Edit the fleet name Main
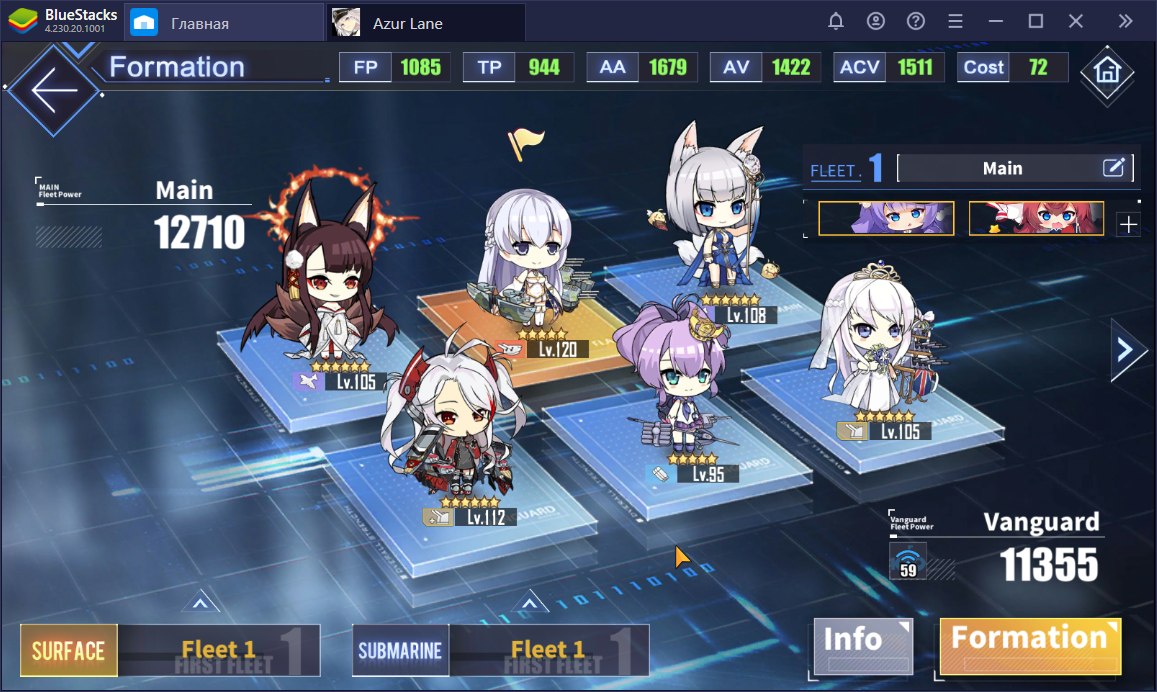 coord(1114,168)
